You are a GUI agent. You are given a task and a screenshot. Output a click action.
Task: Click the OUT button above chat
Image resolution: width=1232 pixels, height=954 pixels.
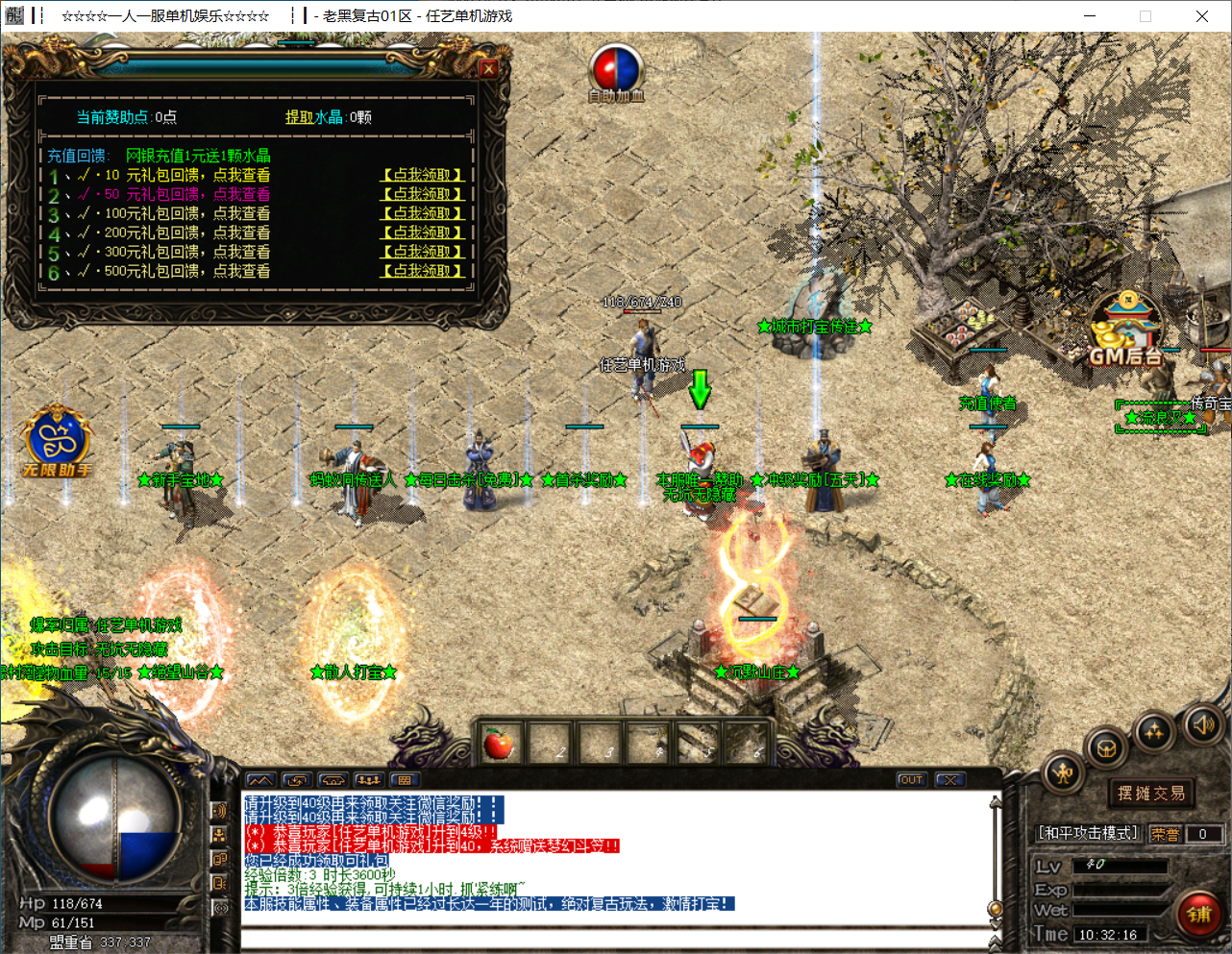911,780
